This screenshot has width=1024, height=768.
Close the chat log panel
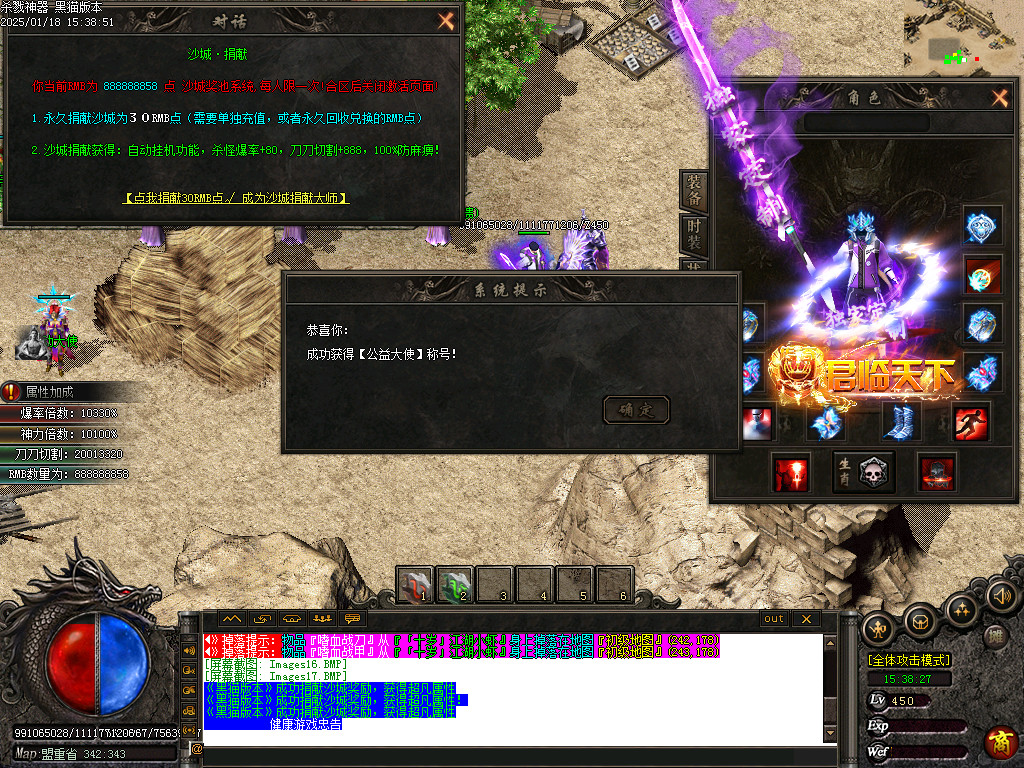[x=805, y=619]
